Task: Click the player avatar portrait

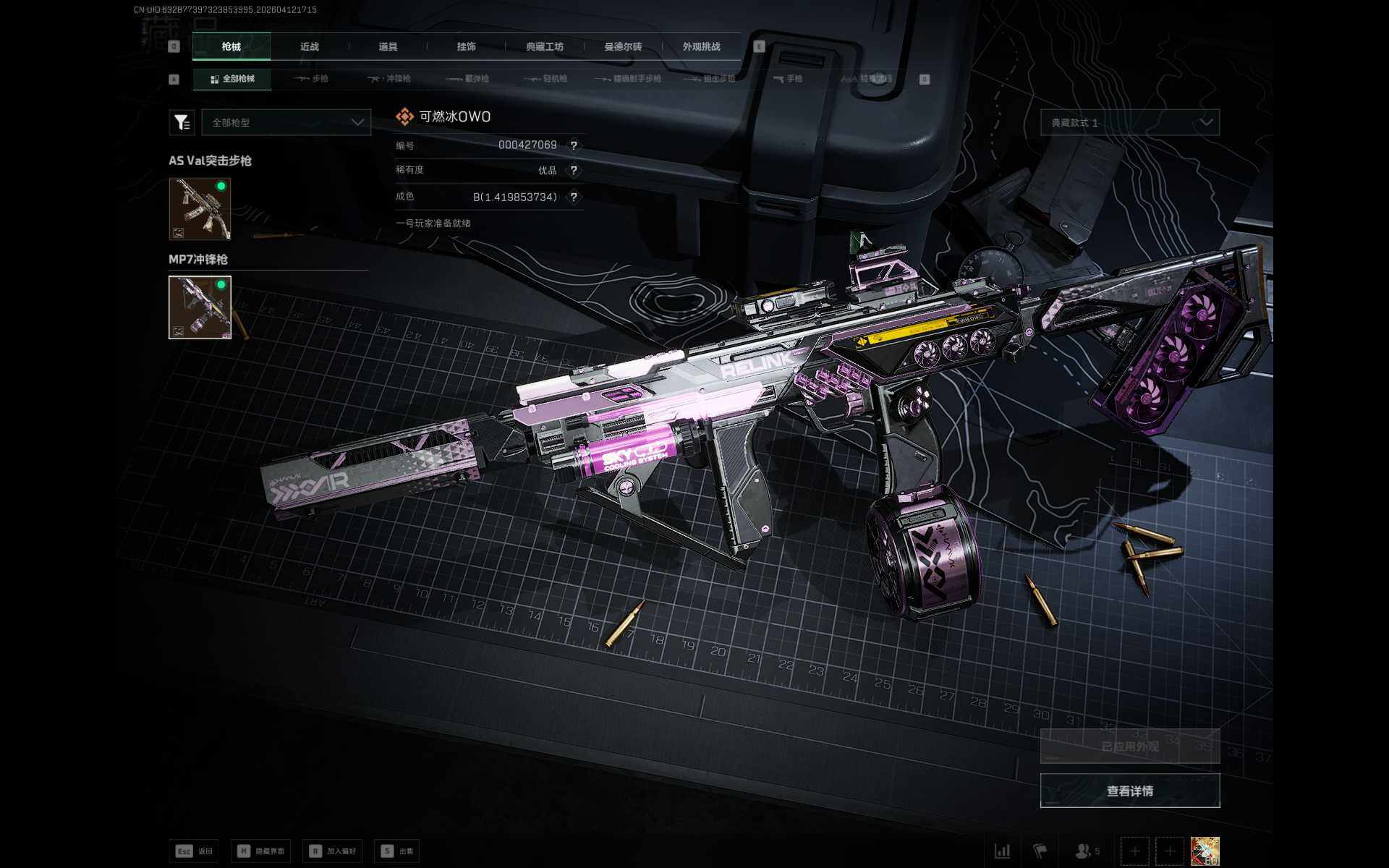Action: 1205,851
